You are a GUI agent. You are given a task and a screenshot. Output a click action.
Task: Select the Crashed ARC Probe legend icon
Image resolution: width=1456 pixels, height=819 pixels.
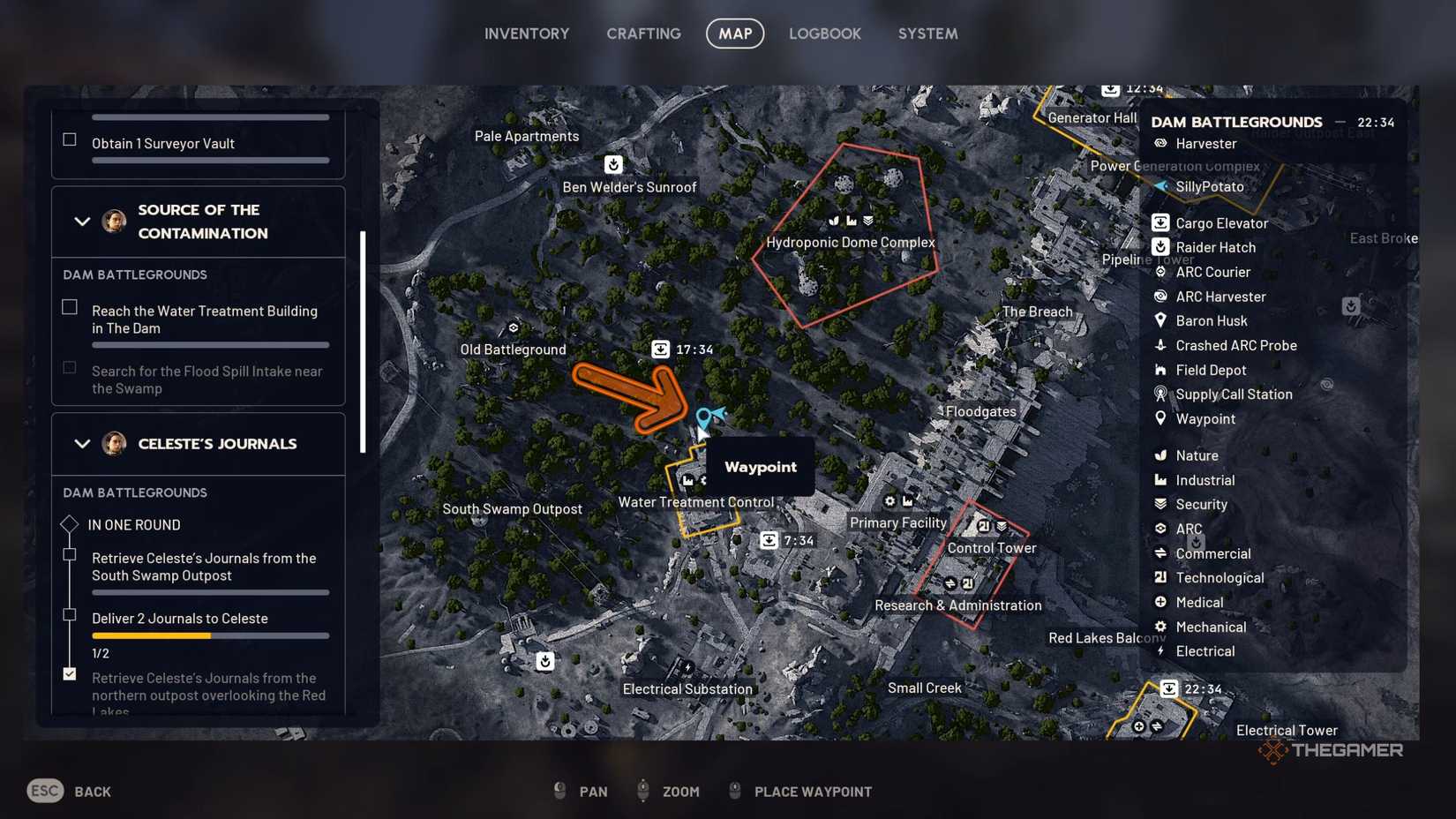(1161, 345)
